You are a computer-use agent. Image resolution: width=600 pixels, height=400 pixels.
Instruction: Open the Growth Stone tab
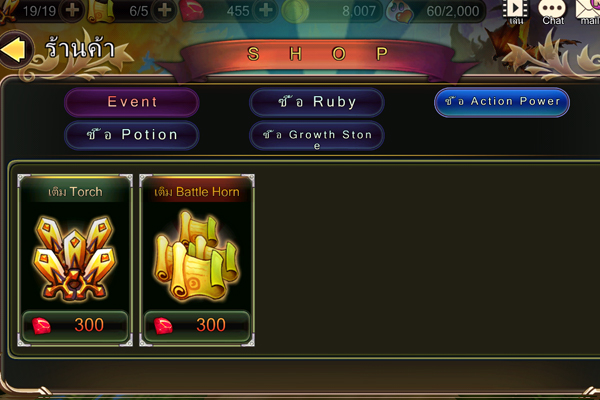pyautogui.click(x=317, y=135)
